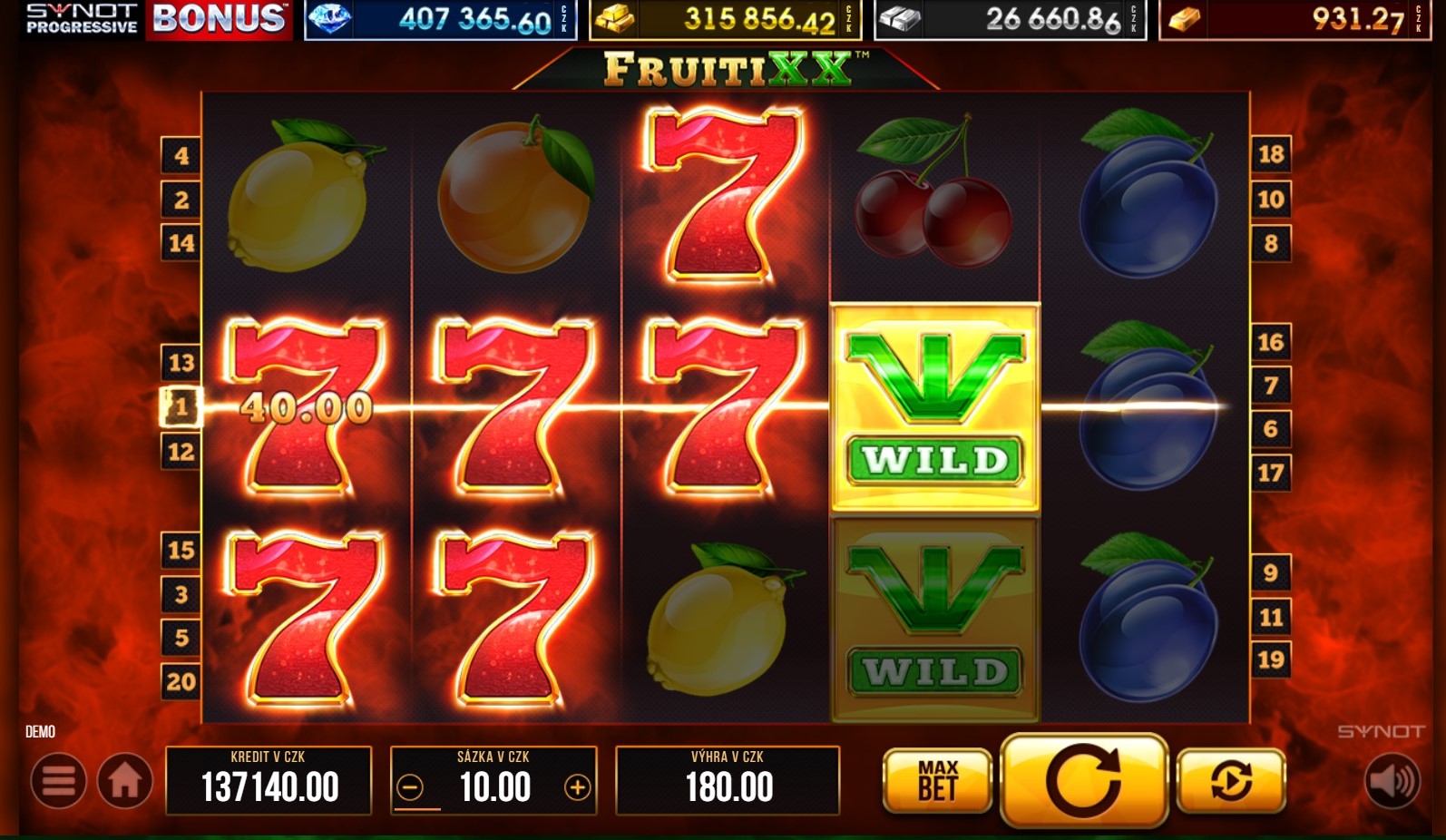
Task: Toggle the sound speaker icon
Action: point(1392,781)
